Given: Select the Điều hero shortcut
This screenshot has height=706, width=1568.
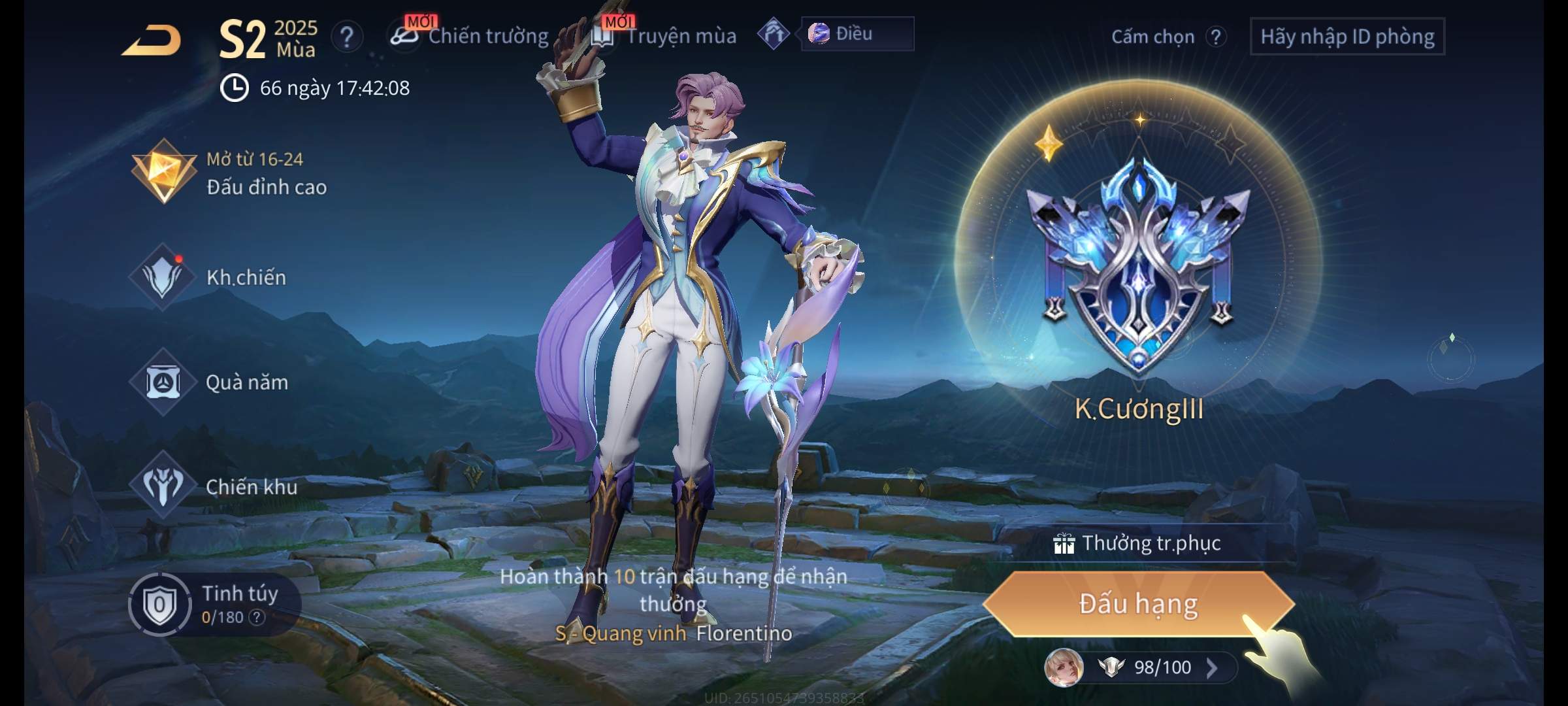Looking at the screenshot, I should pyautogui.click(x=856, y=34).
